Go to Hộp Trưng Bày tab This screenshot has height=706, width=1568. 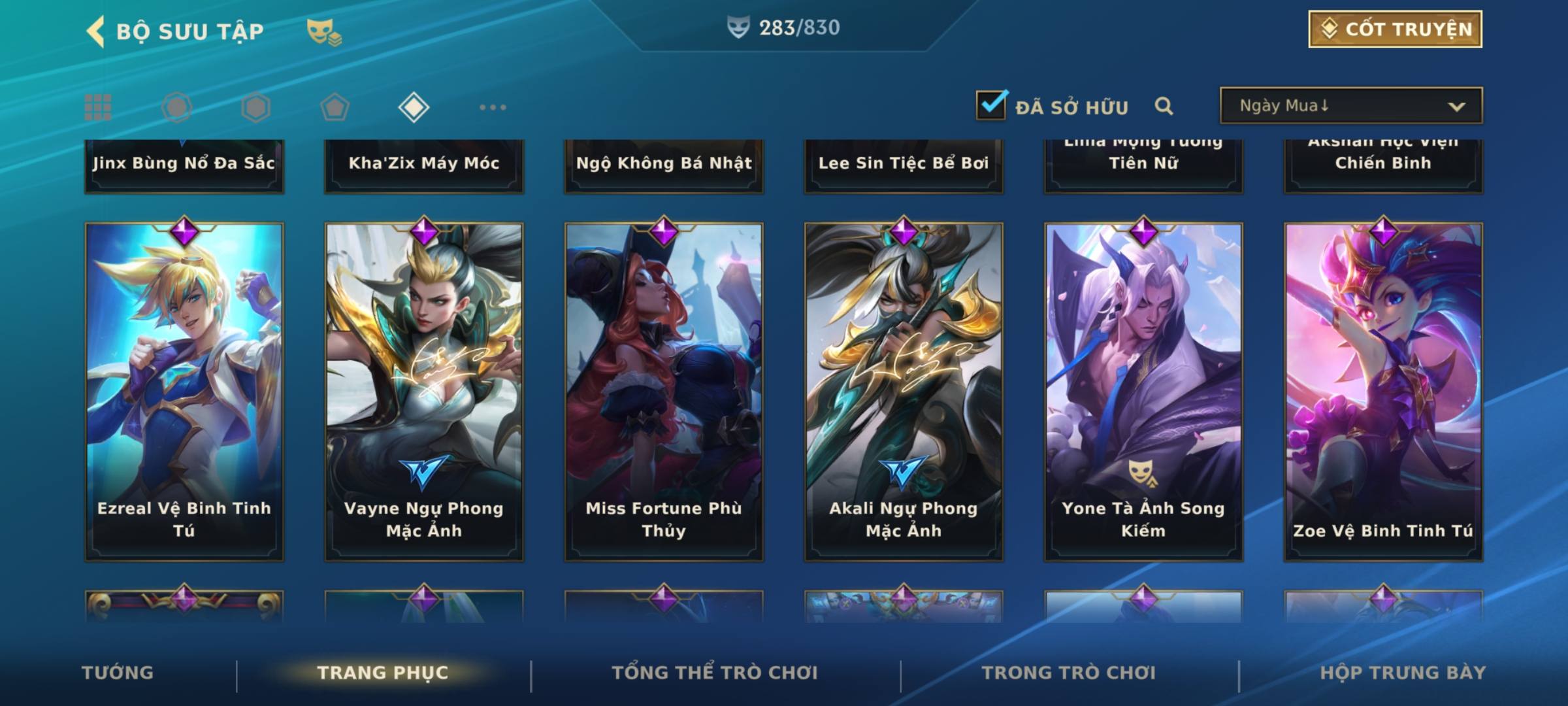point(1403,673)
